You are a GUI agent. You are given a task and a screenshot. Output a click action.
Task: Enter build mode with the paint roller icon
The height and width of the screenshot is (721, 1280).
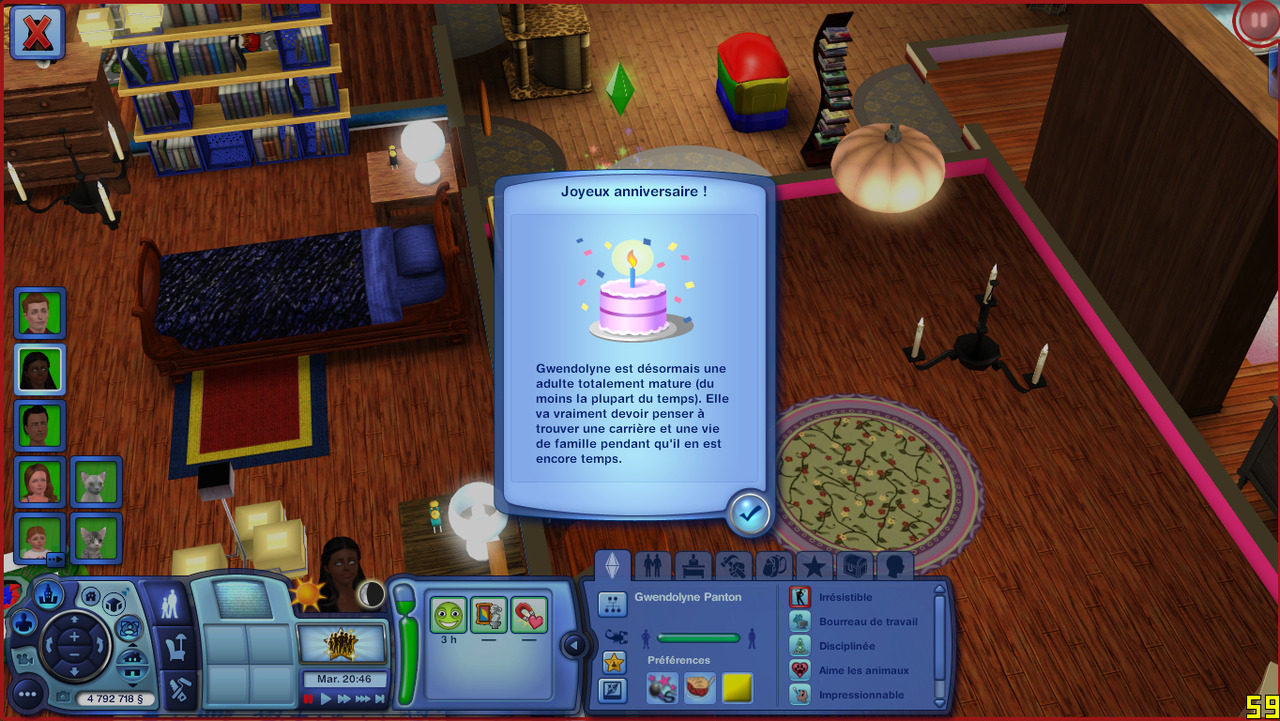click(178, 689)
